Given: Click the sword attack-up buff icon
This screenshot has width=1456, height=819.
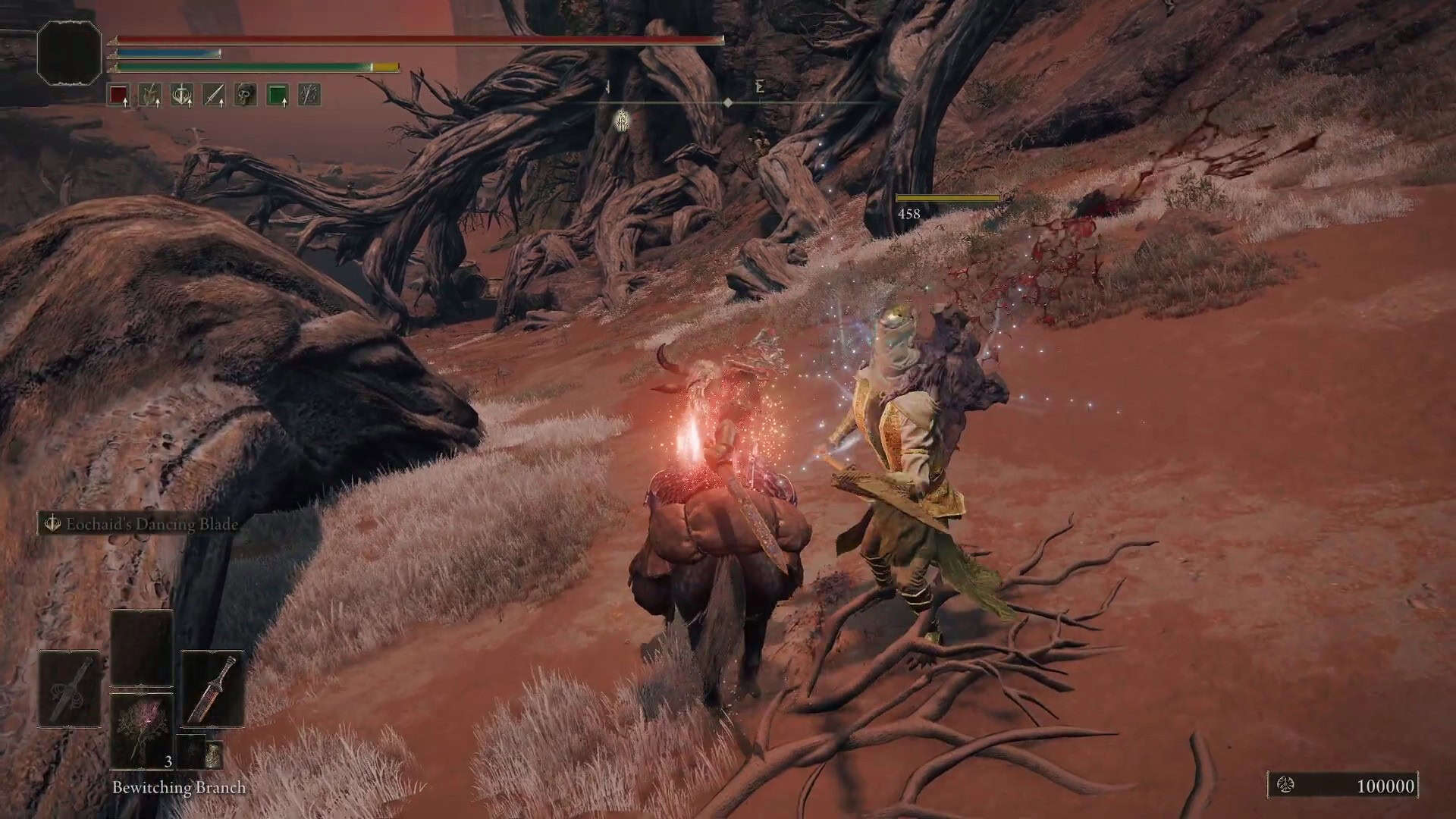Looking at the screenshot, I should pos(214,95).
